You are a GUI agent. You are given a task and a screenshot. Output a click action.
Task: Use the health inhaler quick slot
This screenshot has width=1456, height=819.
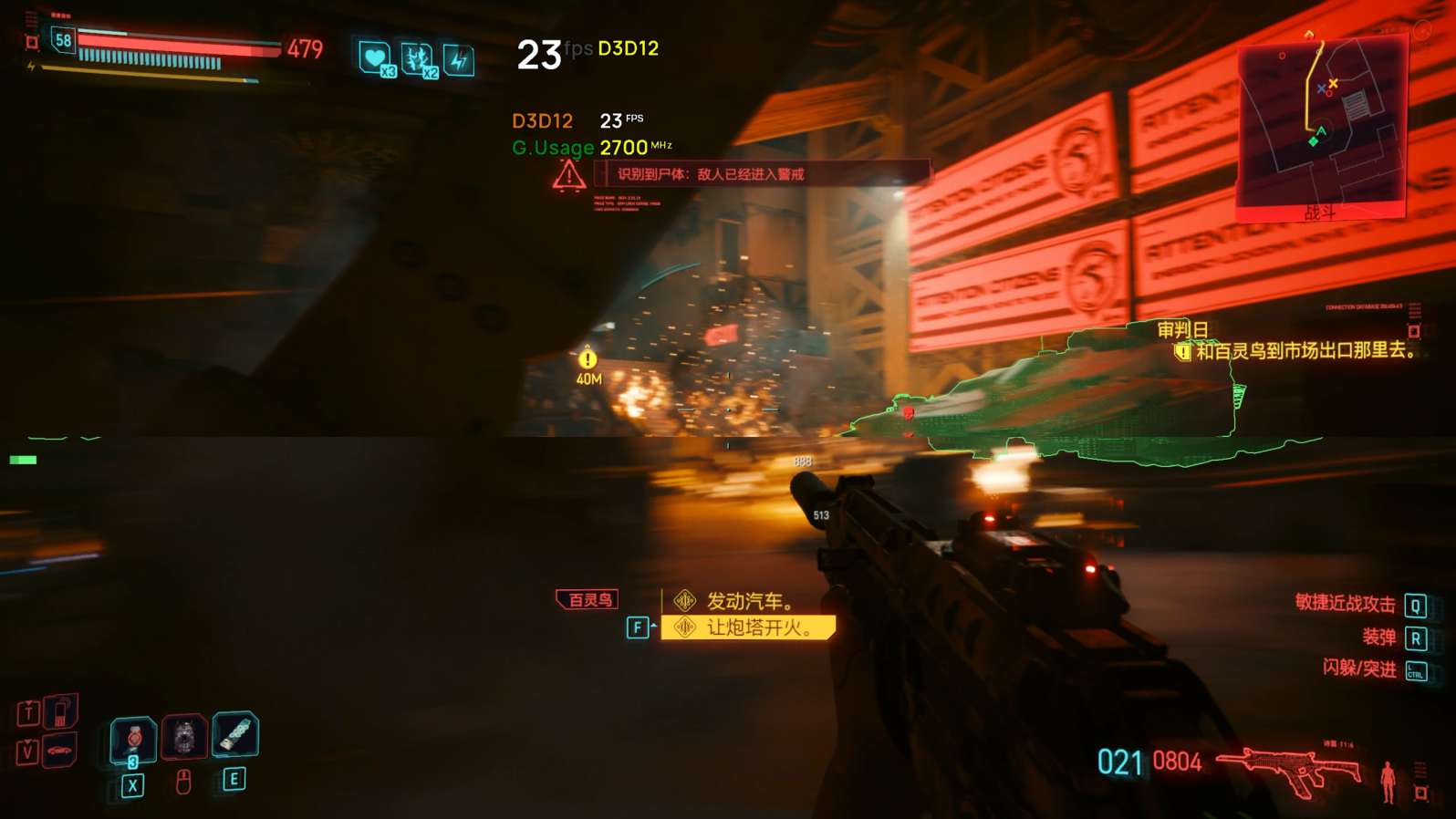[133, 739]
